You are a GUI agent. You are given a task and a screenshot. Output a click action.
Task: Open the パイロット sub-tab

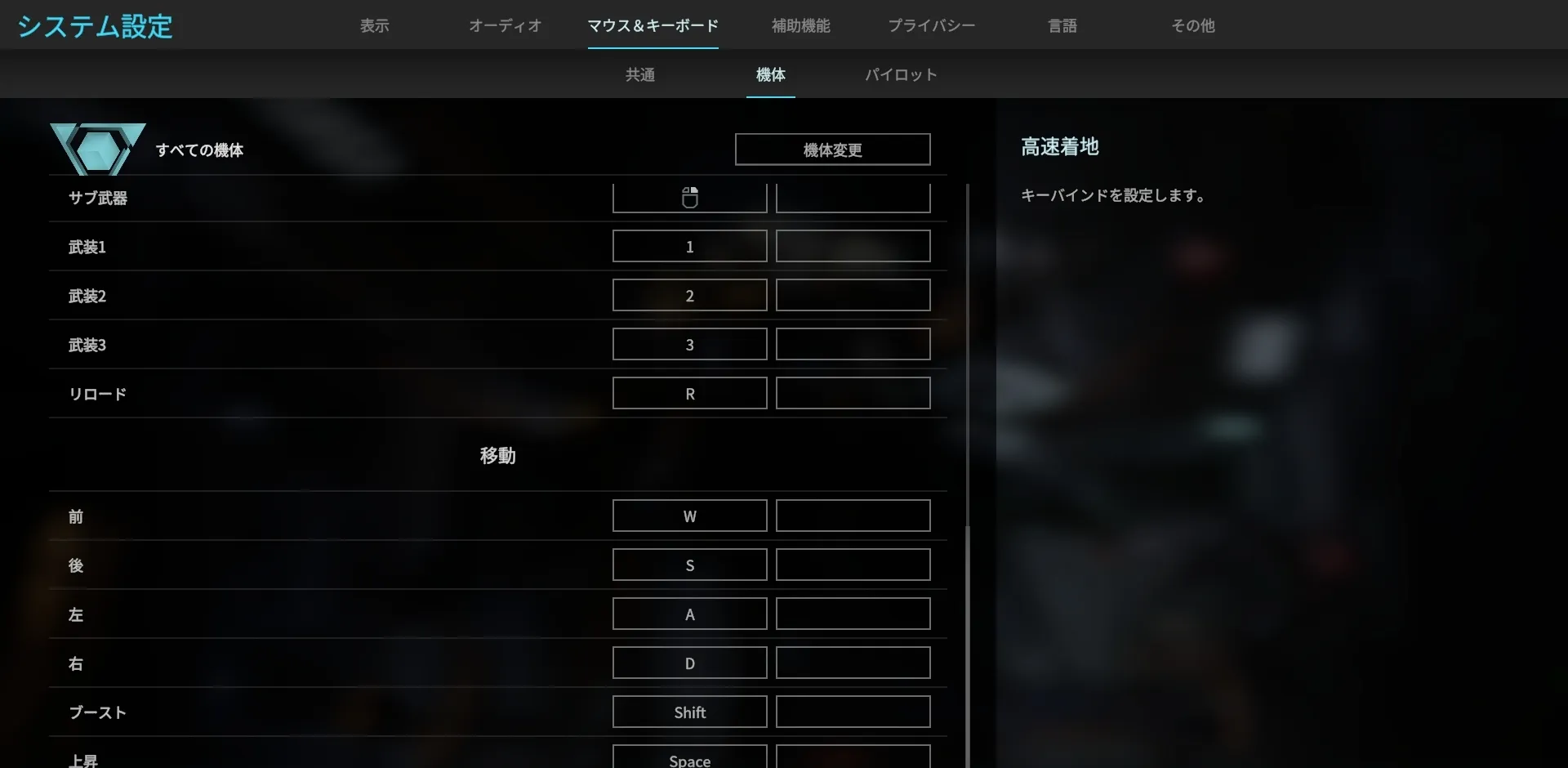901,74
